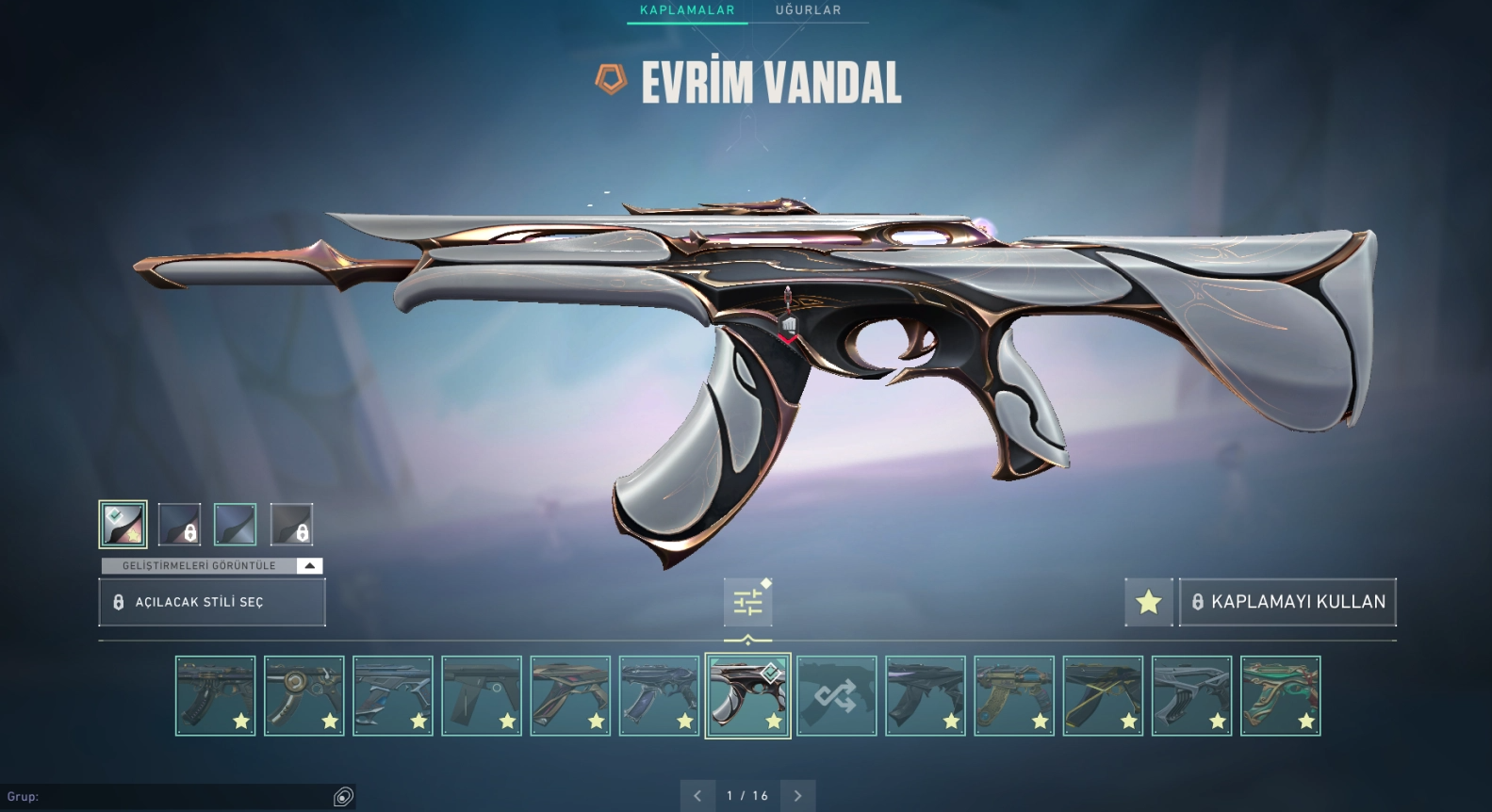Choose the unlocked blue color variant
This screenshot has width=1492, height=812.
coord(235,525)
